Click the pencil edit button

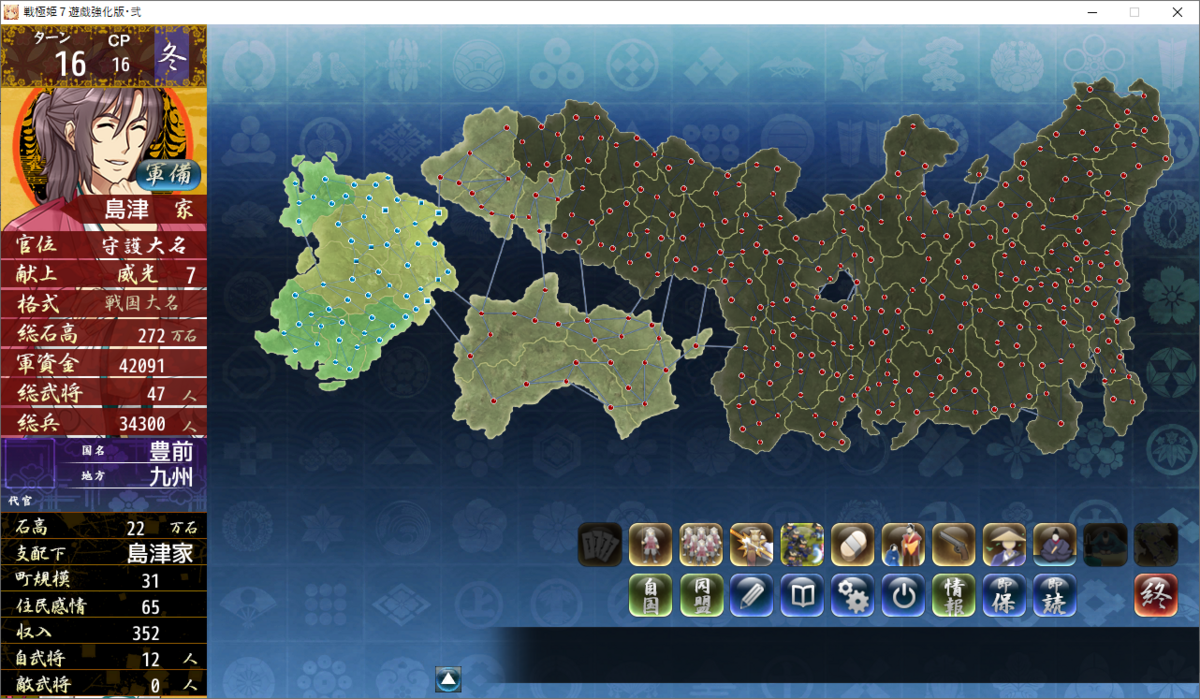751,595
